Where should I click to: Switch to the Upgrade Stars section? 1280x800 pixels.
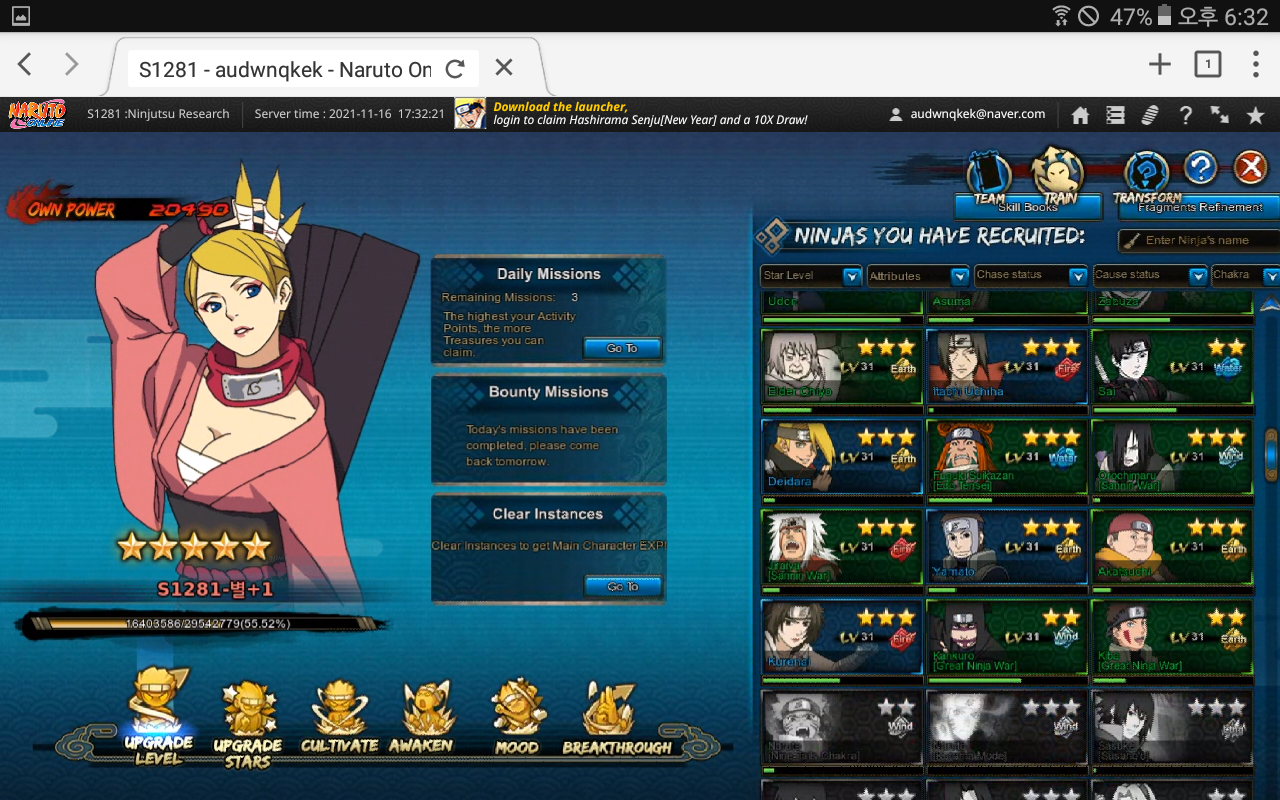pos(247,722)
